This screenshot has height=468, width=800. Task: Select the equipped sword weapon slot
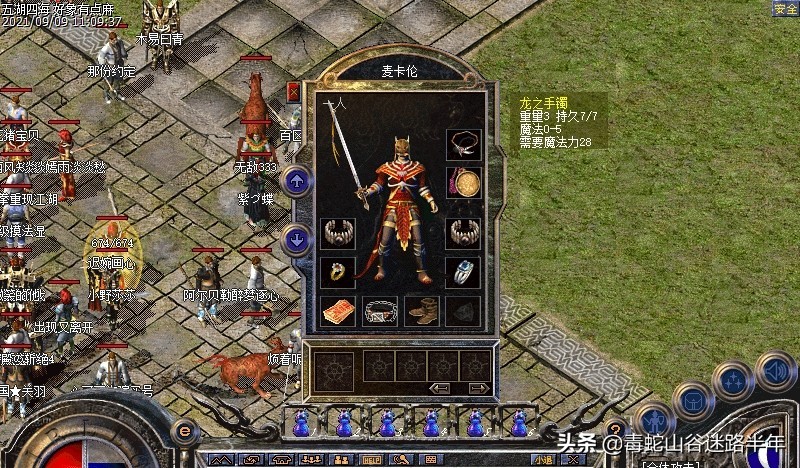pos(348,155)
